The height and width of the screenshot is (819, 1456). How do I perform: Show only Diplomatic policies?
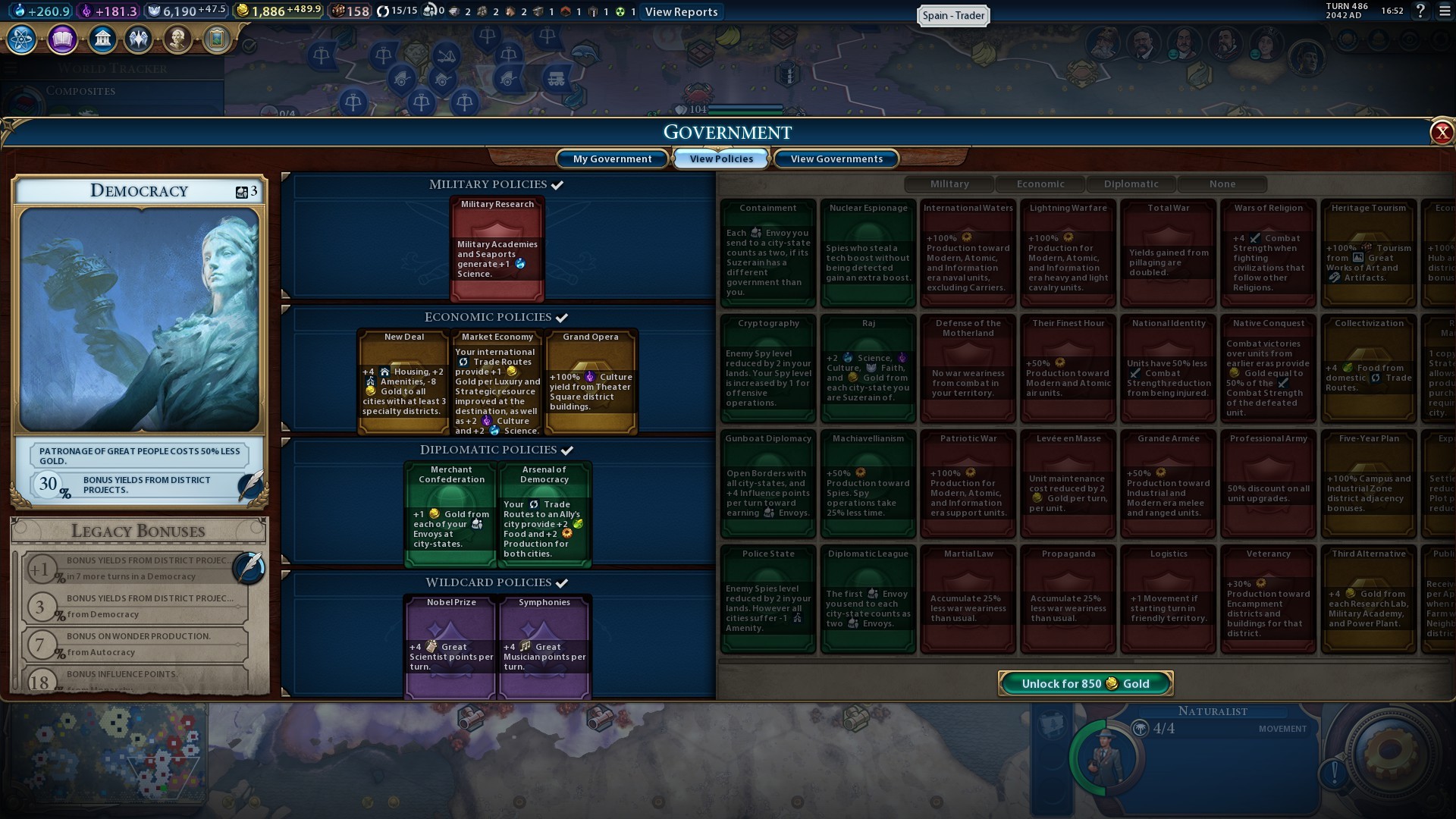pyautogui.click(x=1131, y=184)
